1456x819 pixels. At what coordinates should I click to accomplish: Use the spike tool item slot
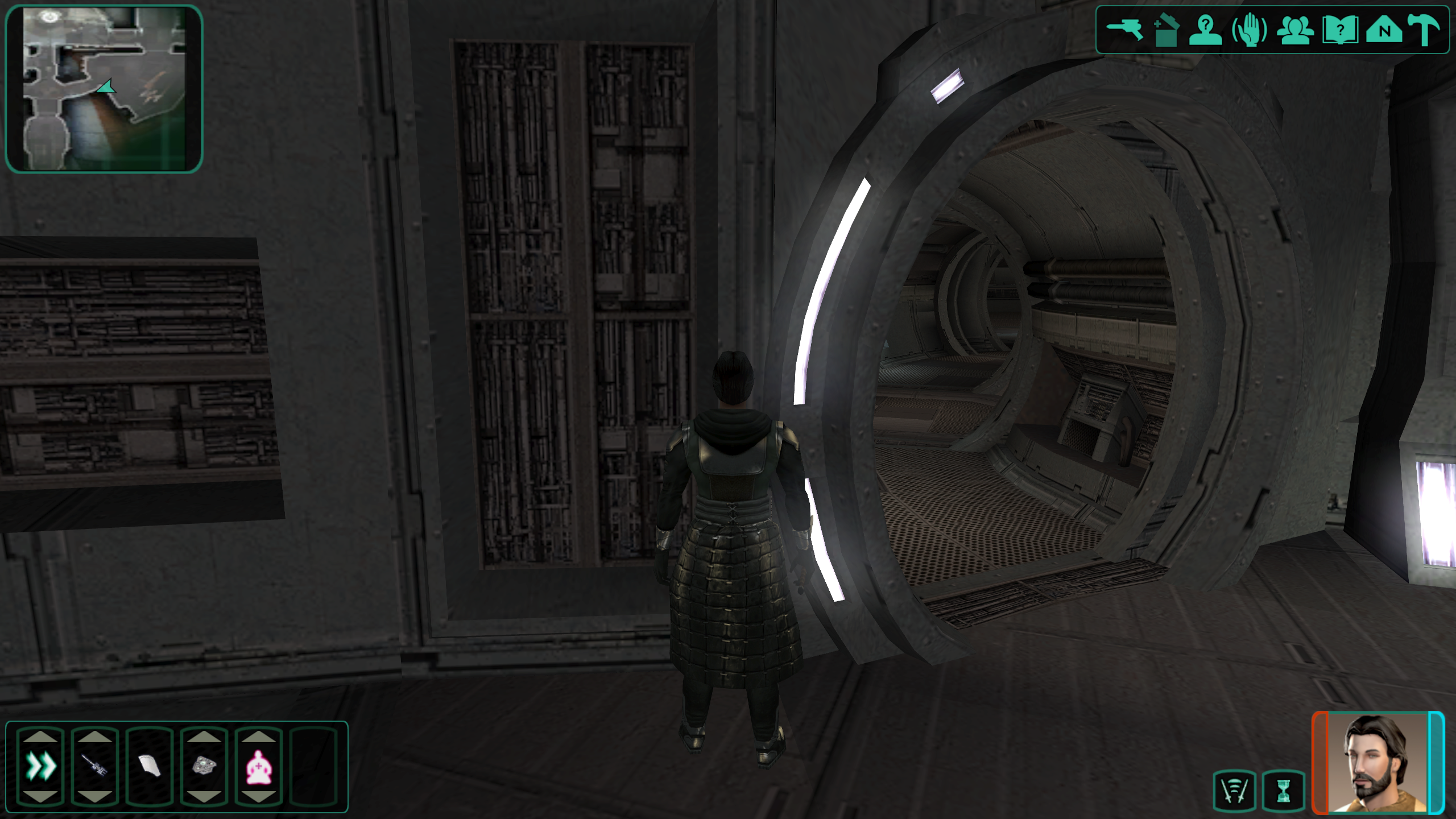(x=95, y=766)
